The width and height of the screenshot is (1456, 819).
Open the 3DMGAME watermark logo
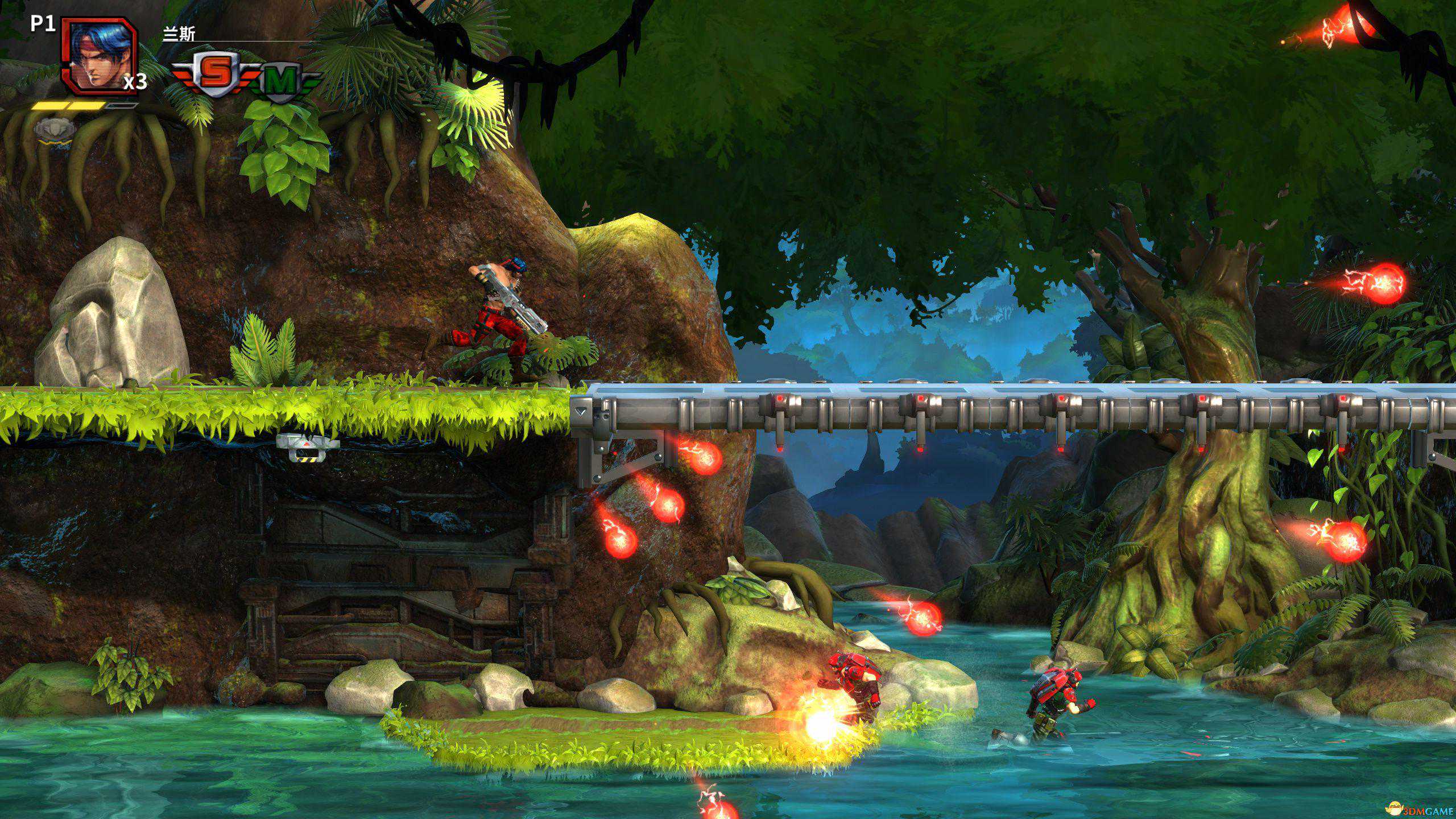[1421, 808]
